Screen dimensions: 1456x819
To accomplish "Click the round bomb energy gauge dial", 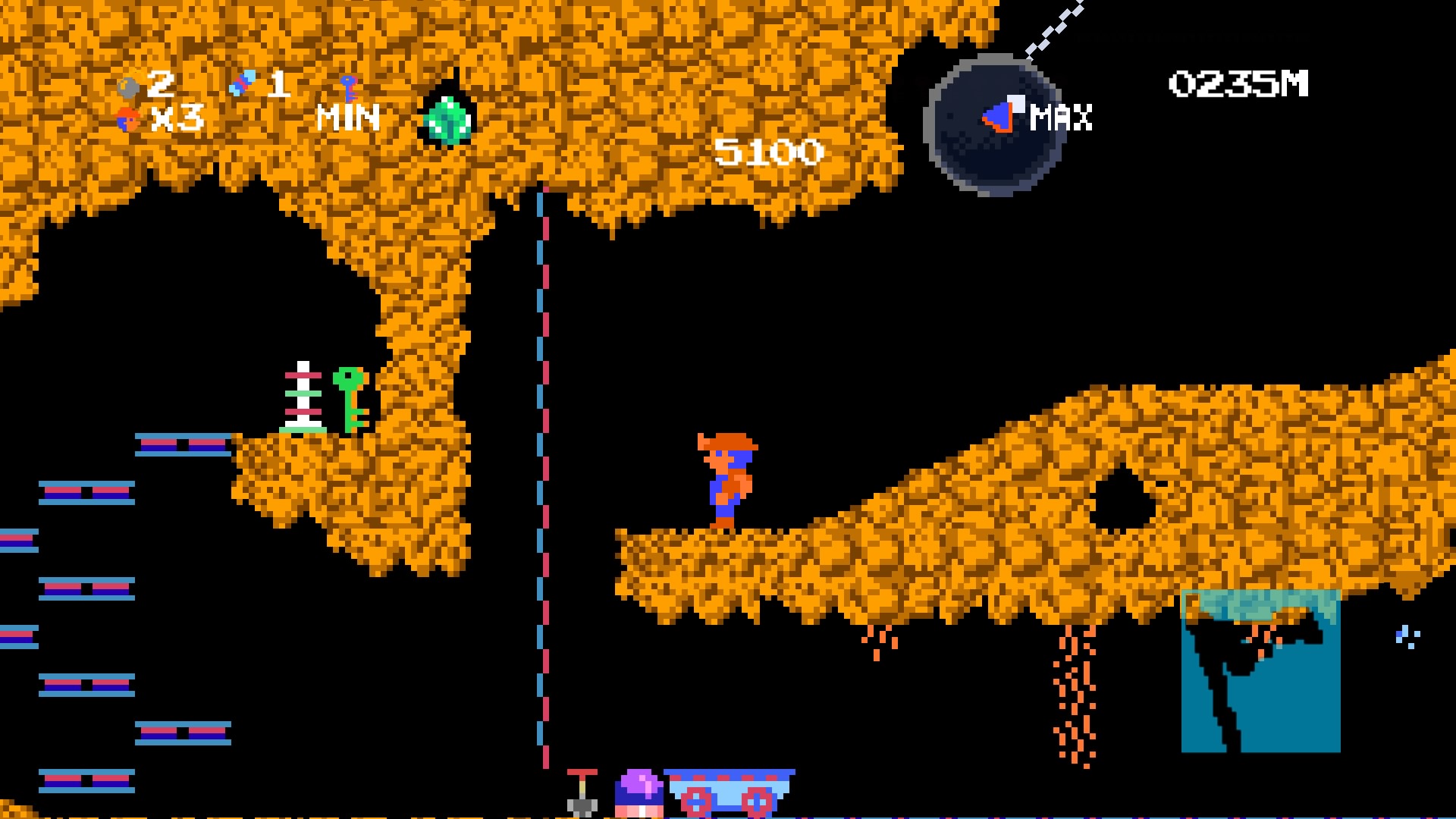I will tap(993, 125).
